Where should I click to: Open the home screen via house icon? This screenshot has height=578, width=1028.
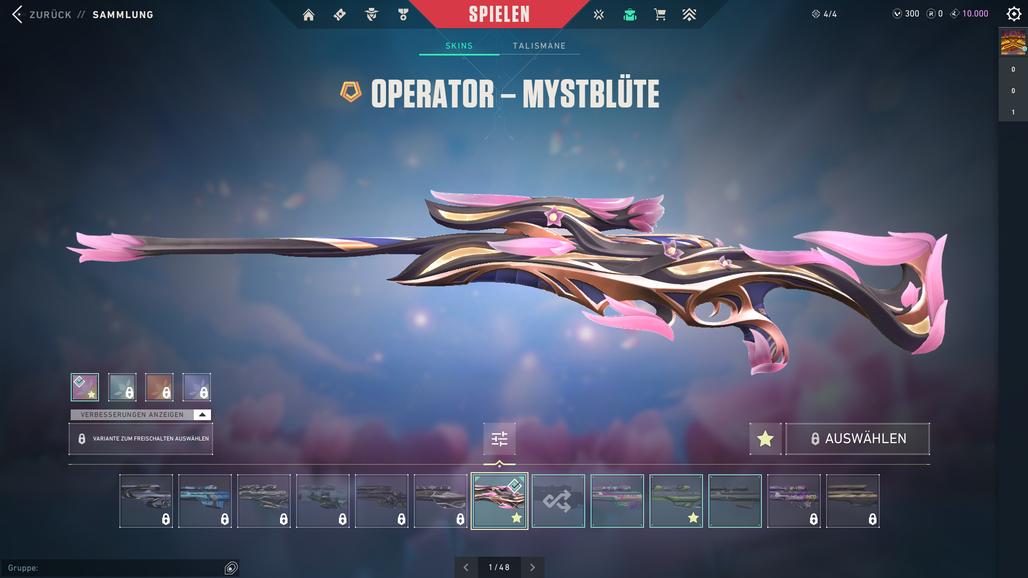point(308,15)
